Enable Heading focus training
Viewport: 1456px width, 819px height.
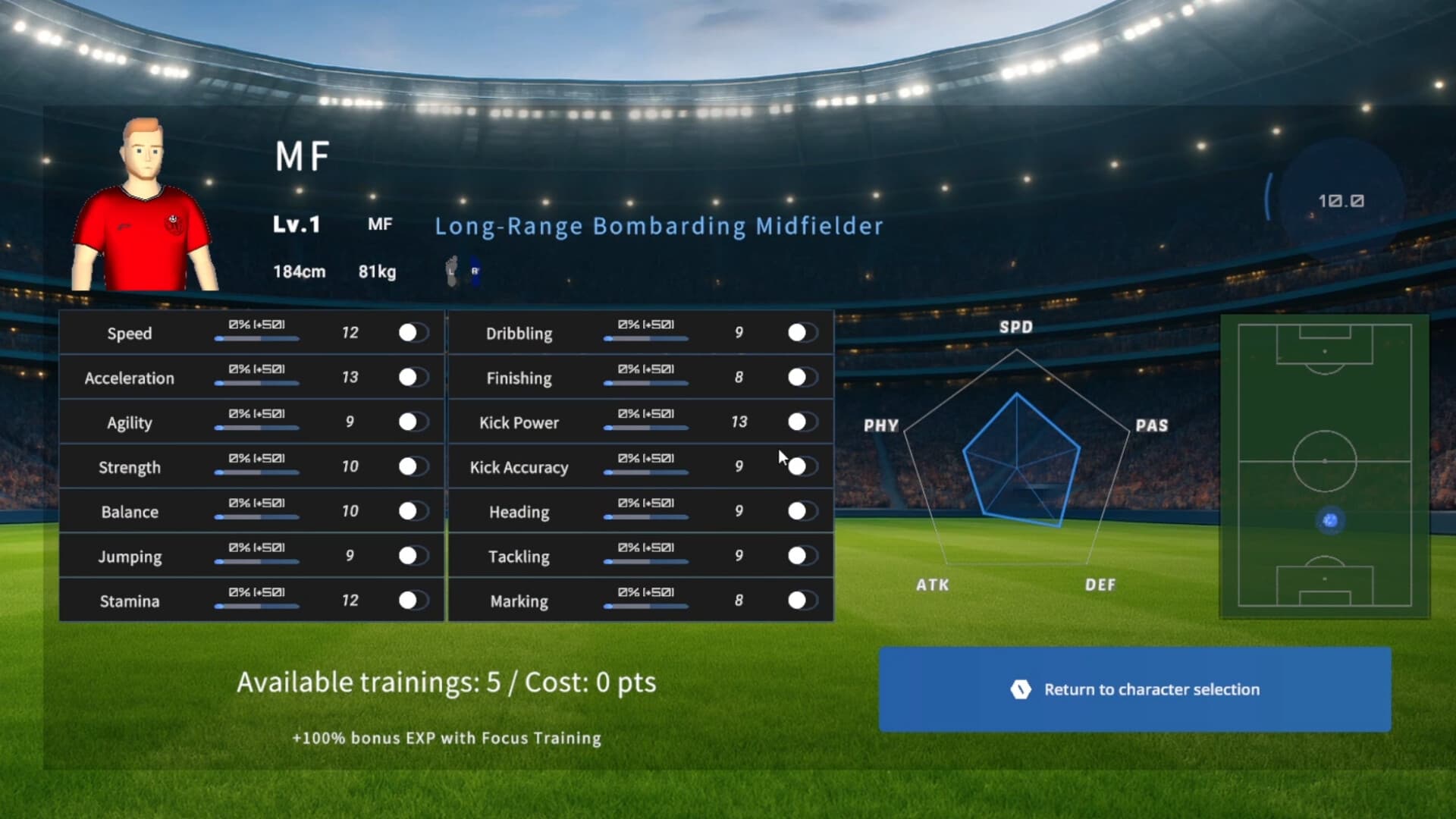click(x=802, y=512)
